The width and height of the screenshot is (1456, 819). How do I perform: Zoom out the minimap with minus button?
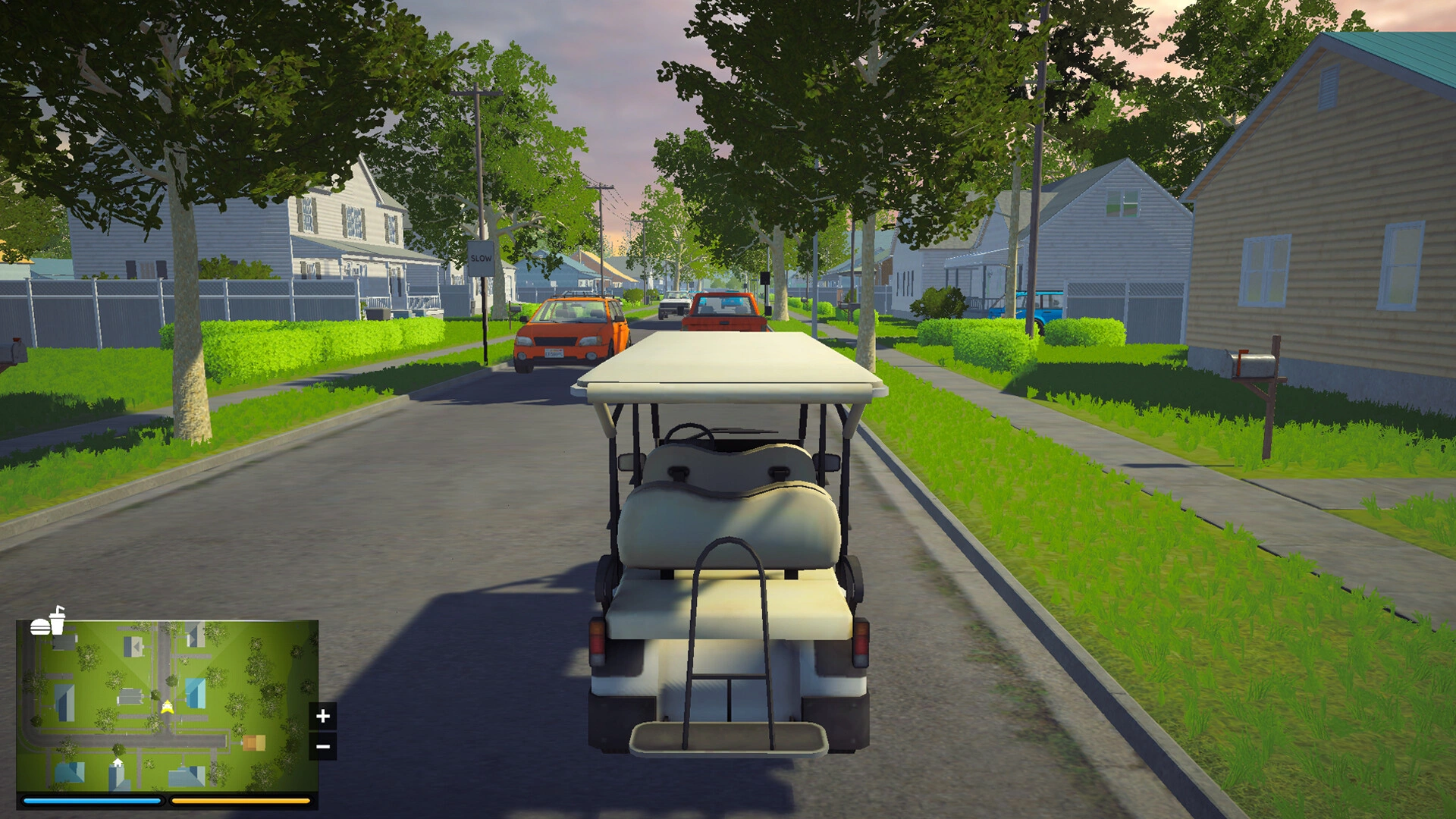pos(322,747)
